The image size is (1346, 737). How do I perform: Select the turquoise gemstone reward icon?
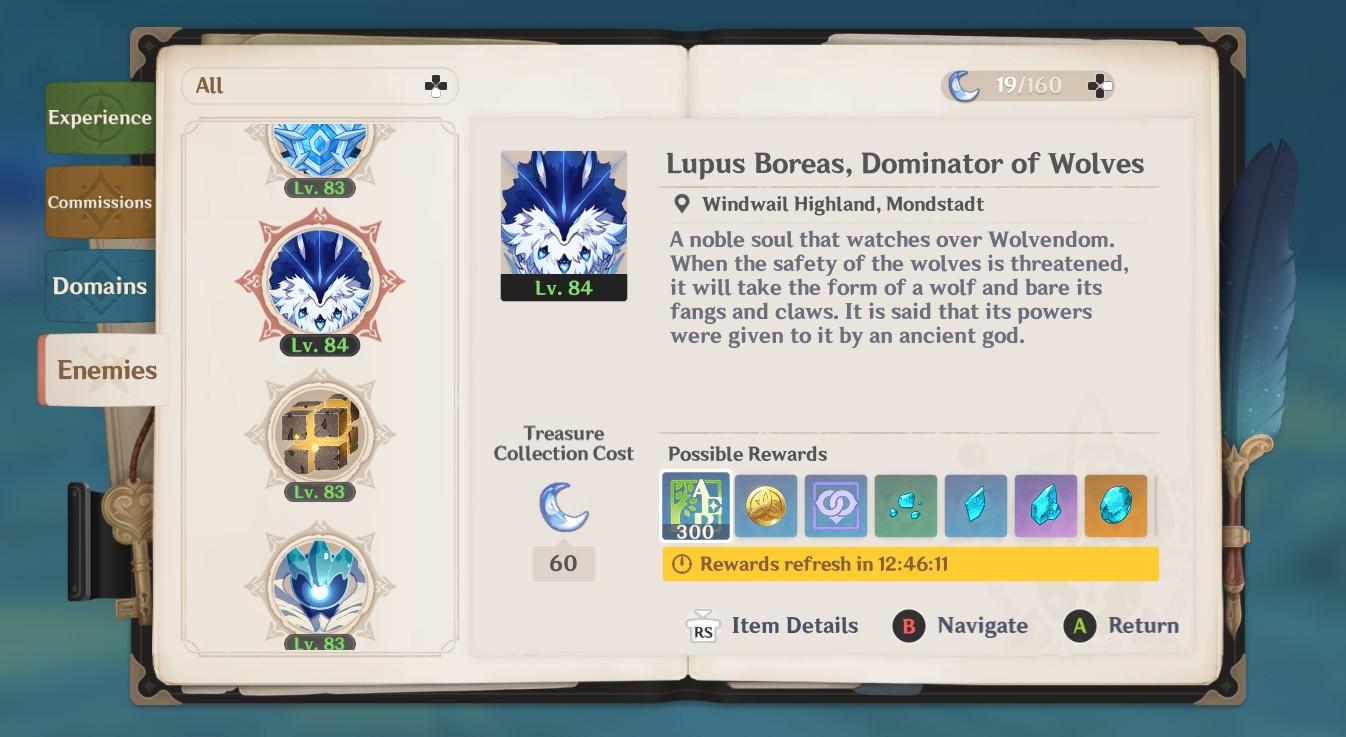[x=1116, y=506]
